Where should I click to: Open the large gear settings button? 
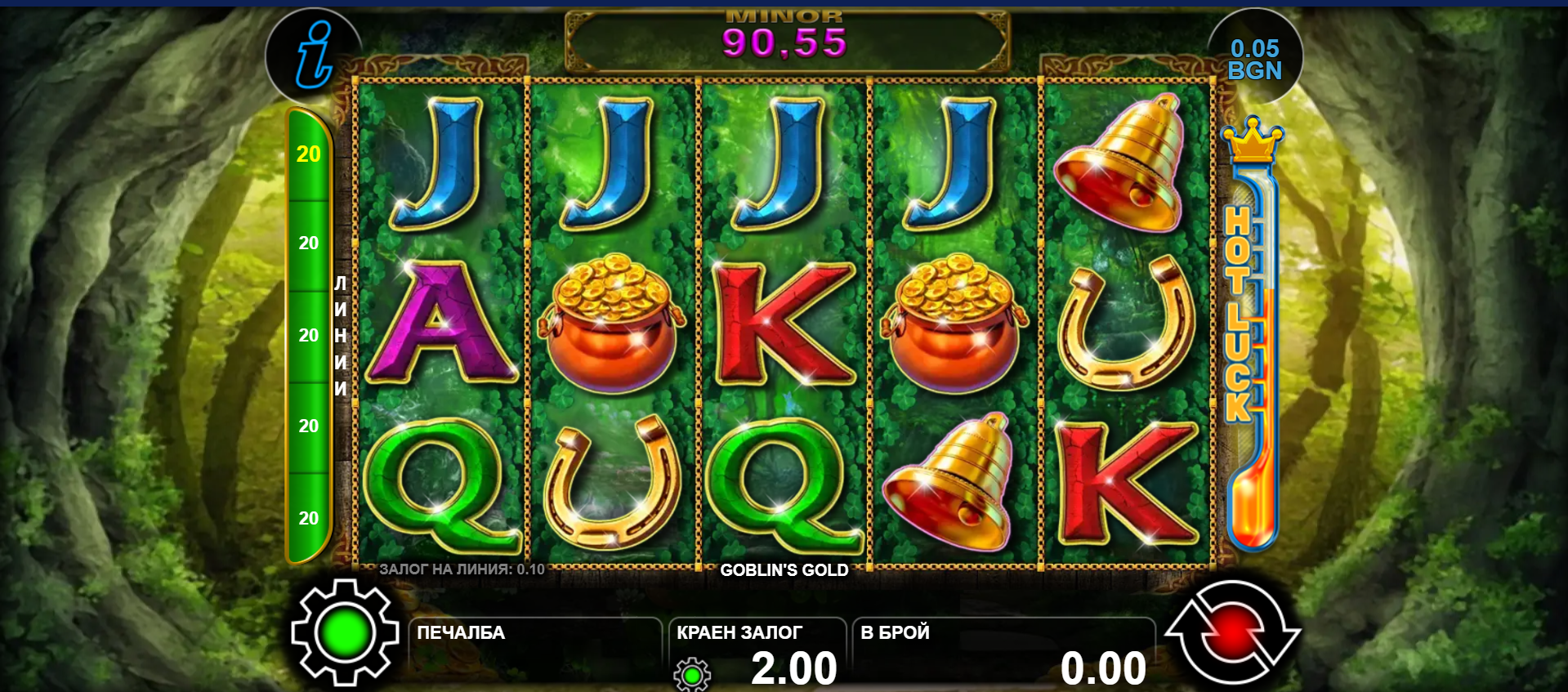coord(345,632)
